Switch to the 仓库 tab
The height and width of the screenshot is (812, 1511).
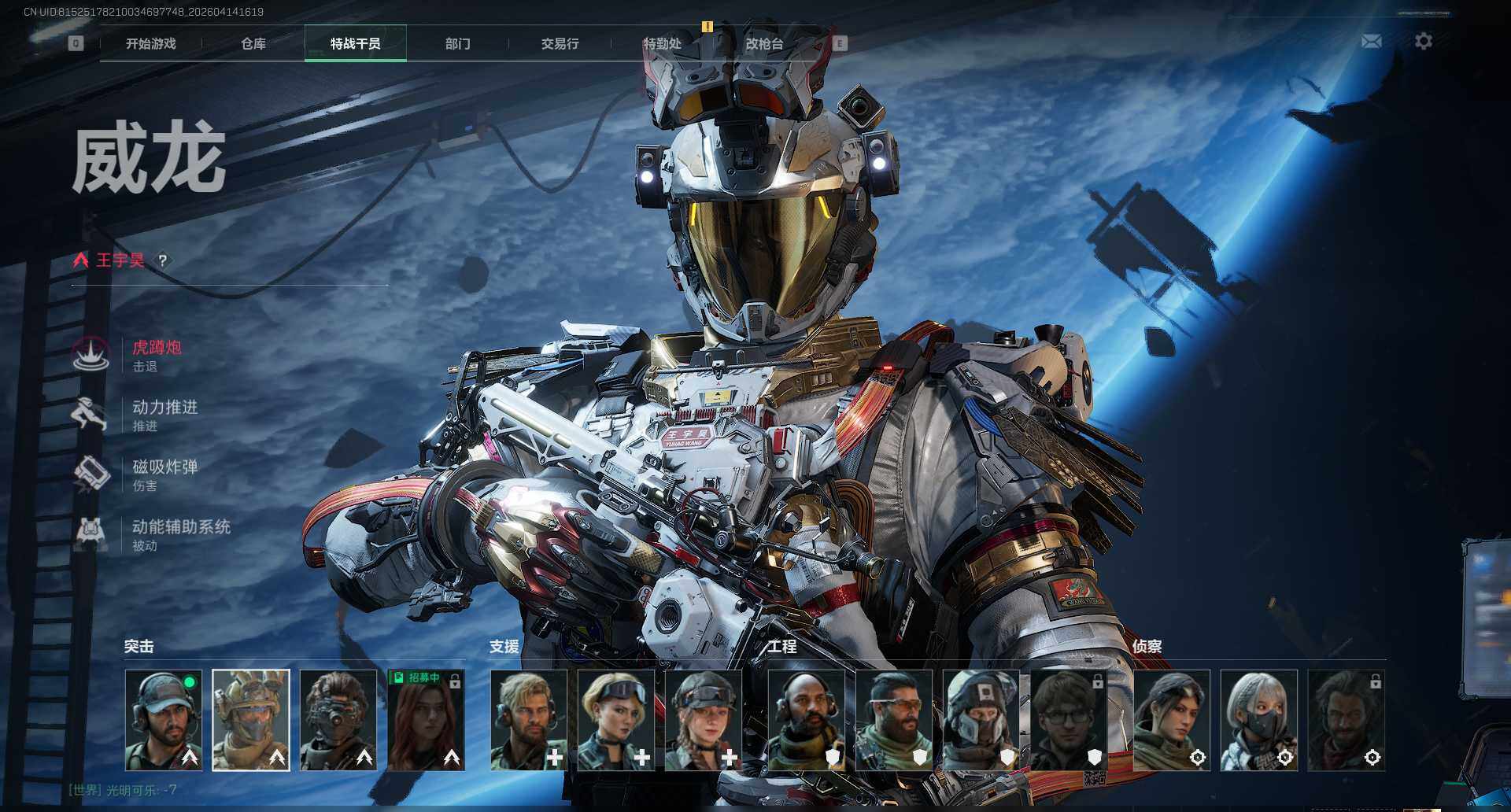pos(253,44)
